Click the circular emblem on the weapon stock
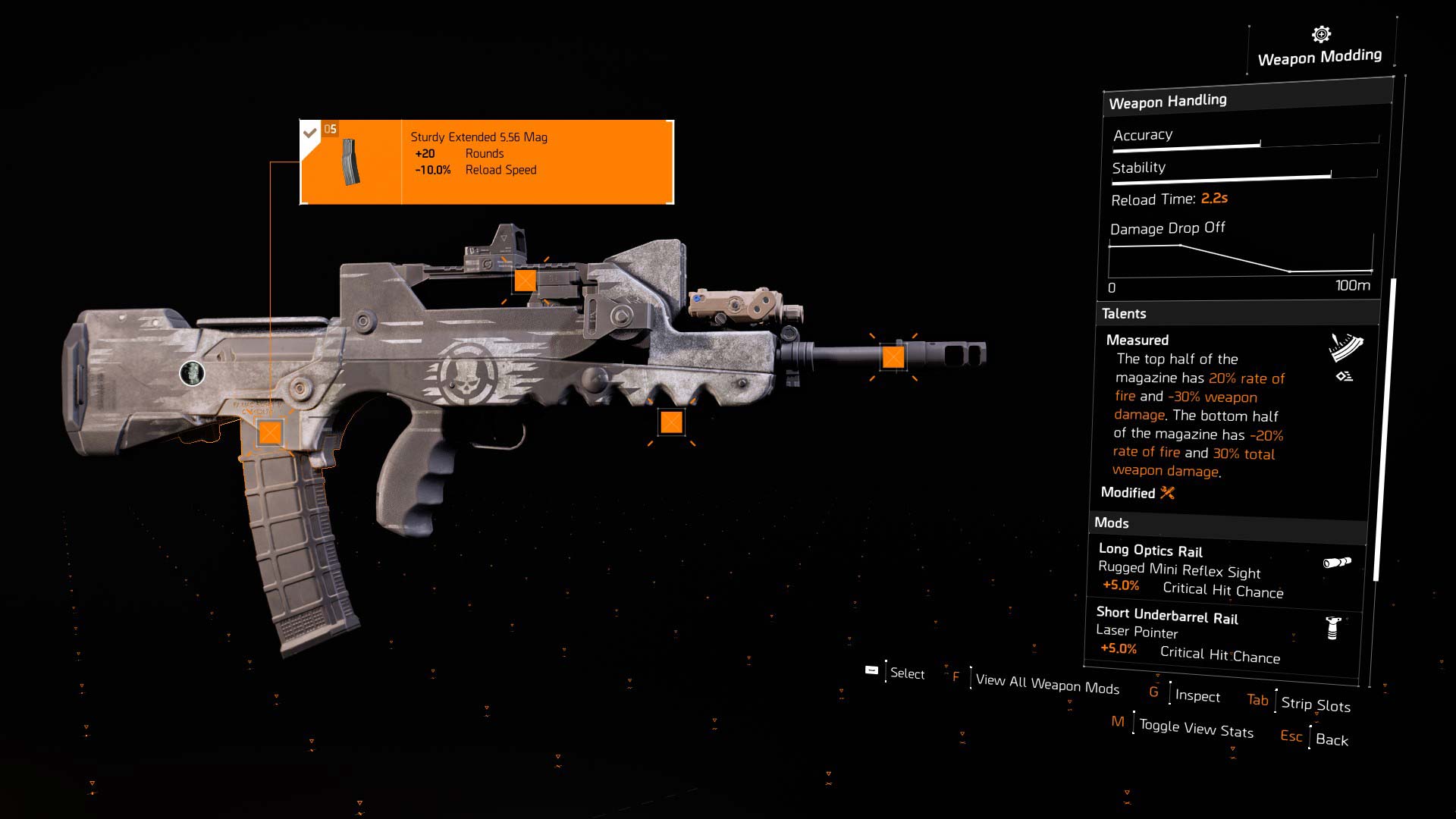The width and height of the screenshot is (1456, 819). click(x=193, y=375)
